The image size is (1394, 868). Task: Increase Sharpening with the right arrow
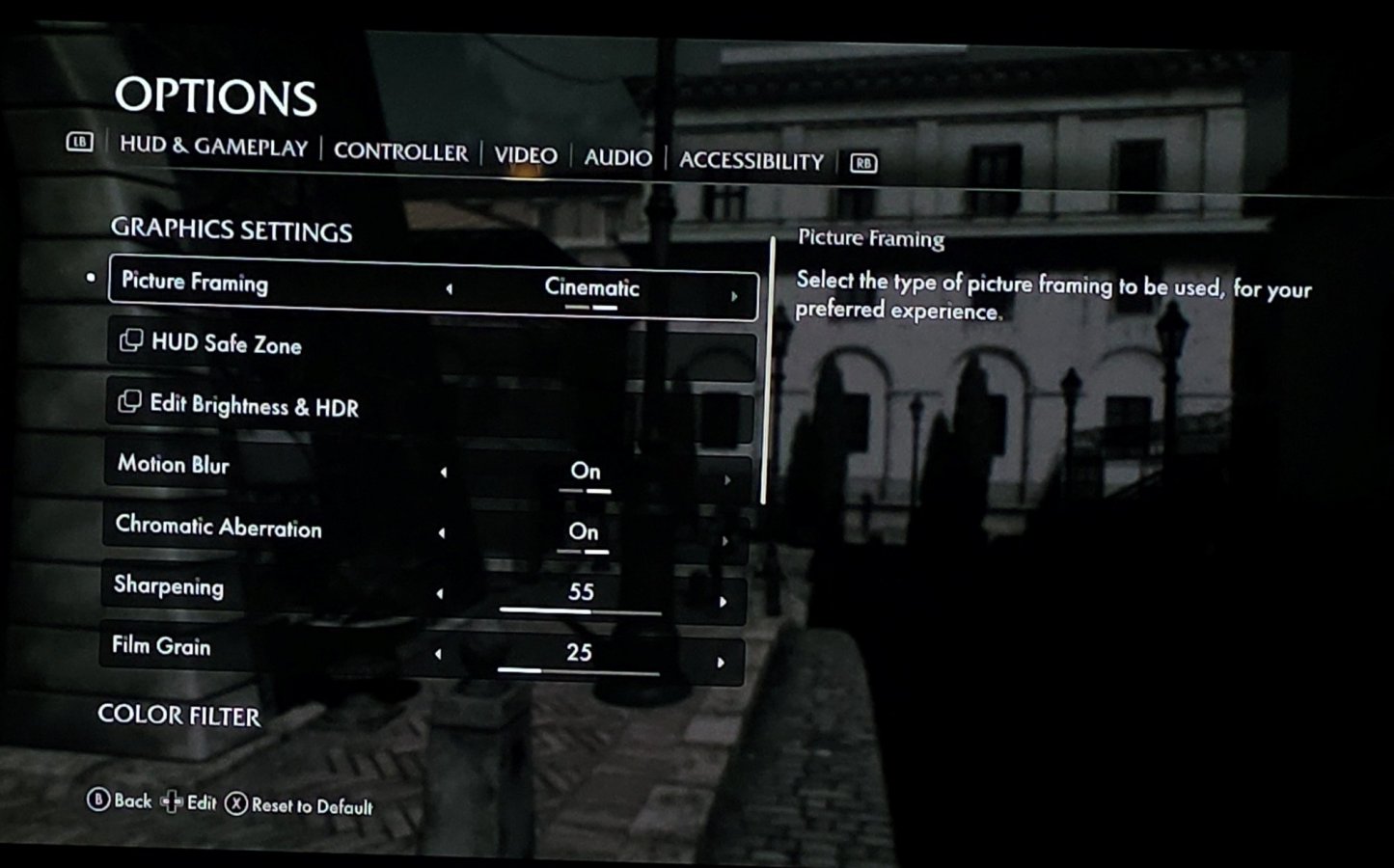[723, 602]
